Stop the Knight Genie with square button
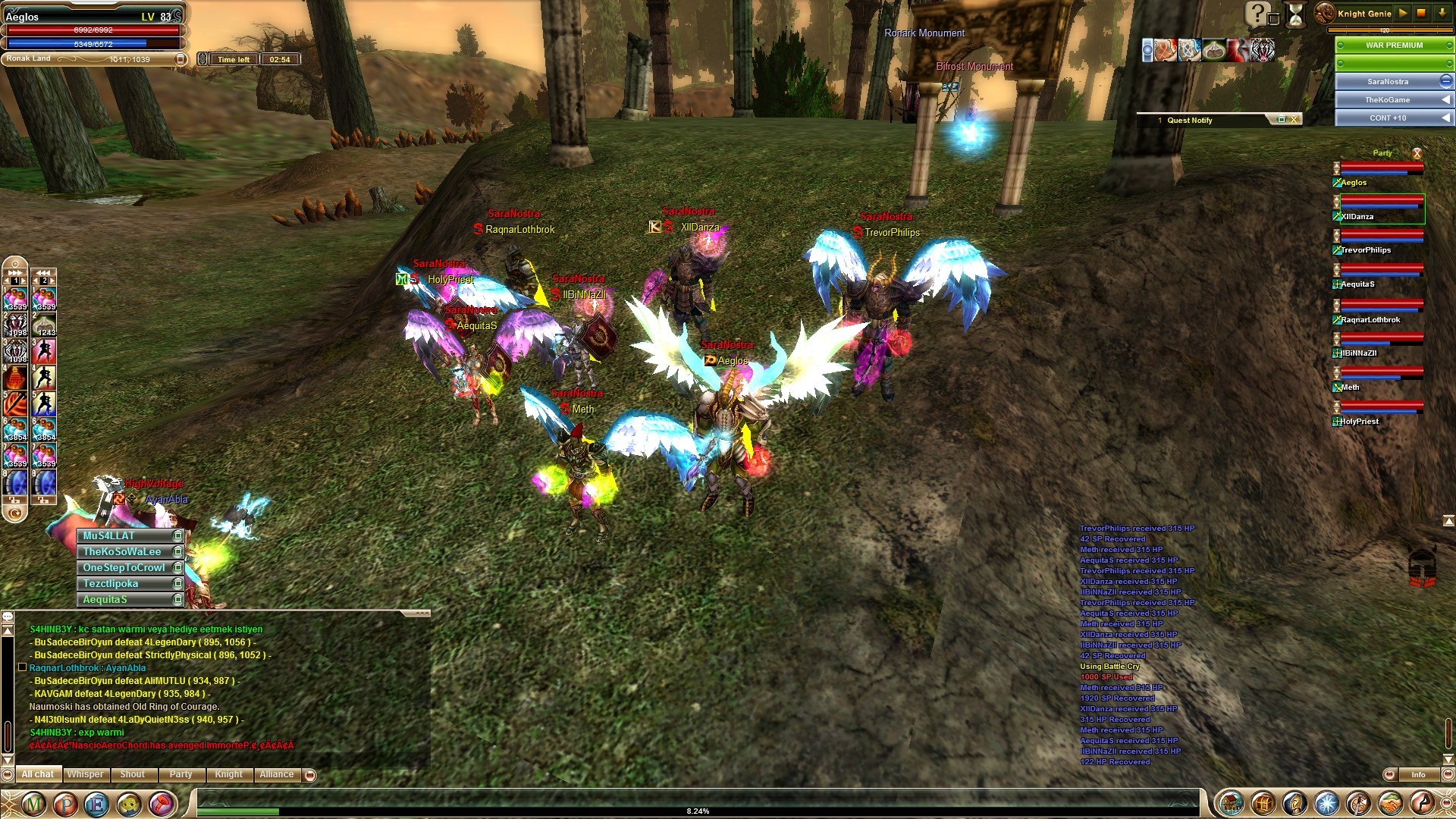Viewport: 1456px width, 819px height. click(1421, 13)
